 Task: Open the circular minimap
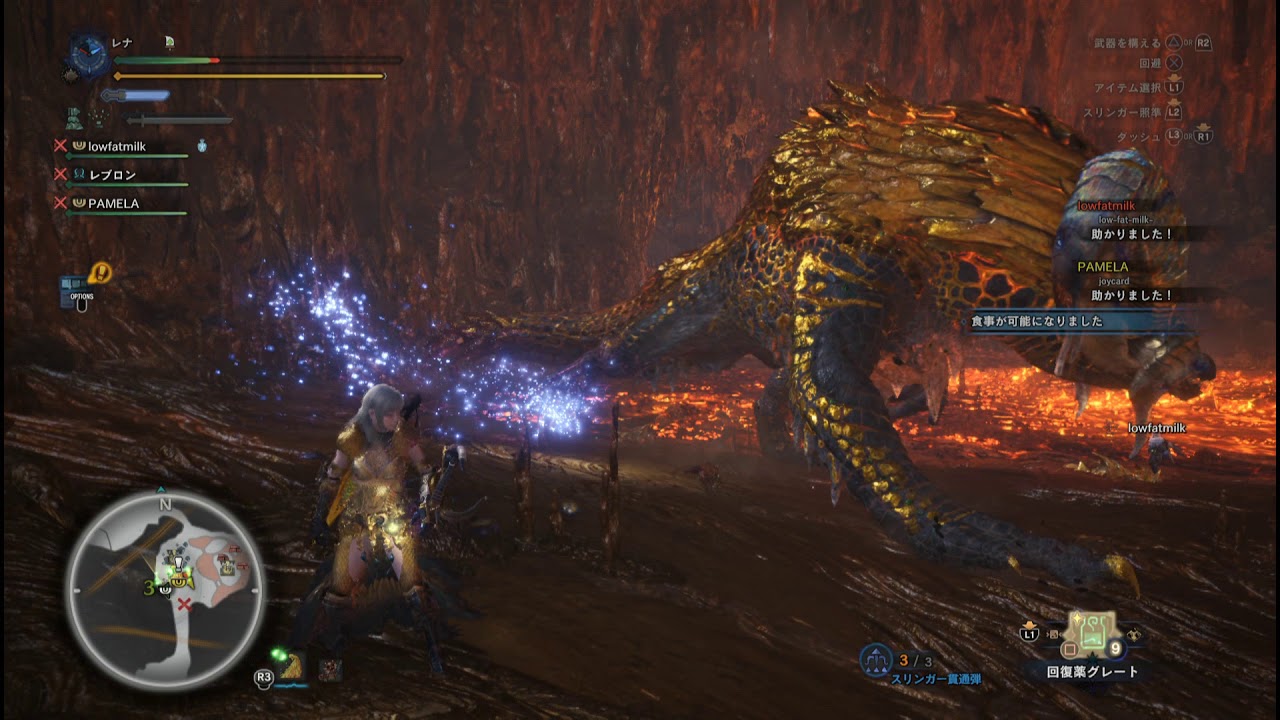coord(165,590)
